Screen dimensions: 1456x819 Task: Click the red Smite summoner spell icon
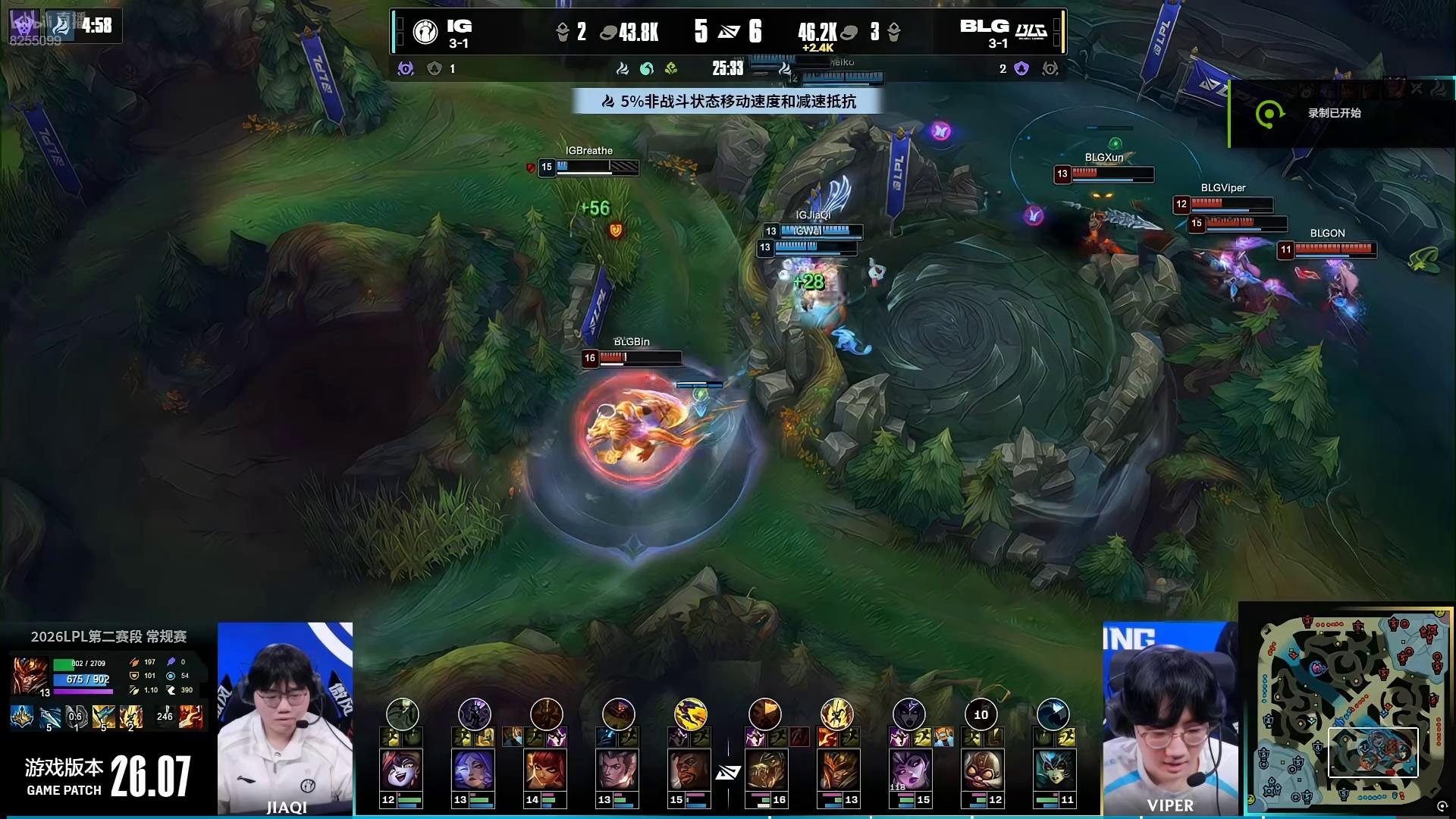pos(190,717)
